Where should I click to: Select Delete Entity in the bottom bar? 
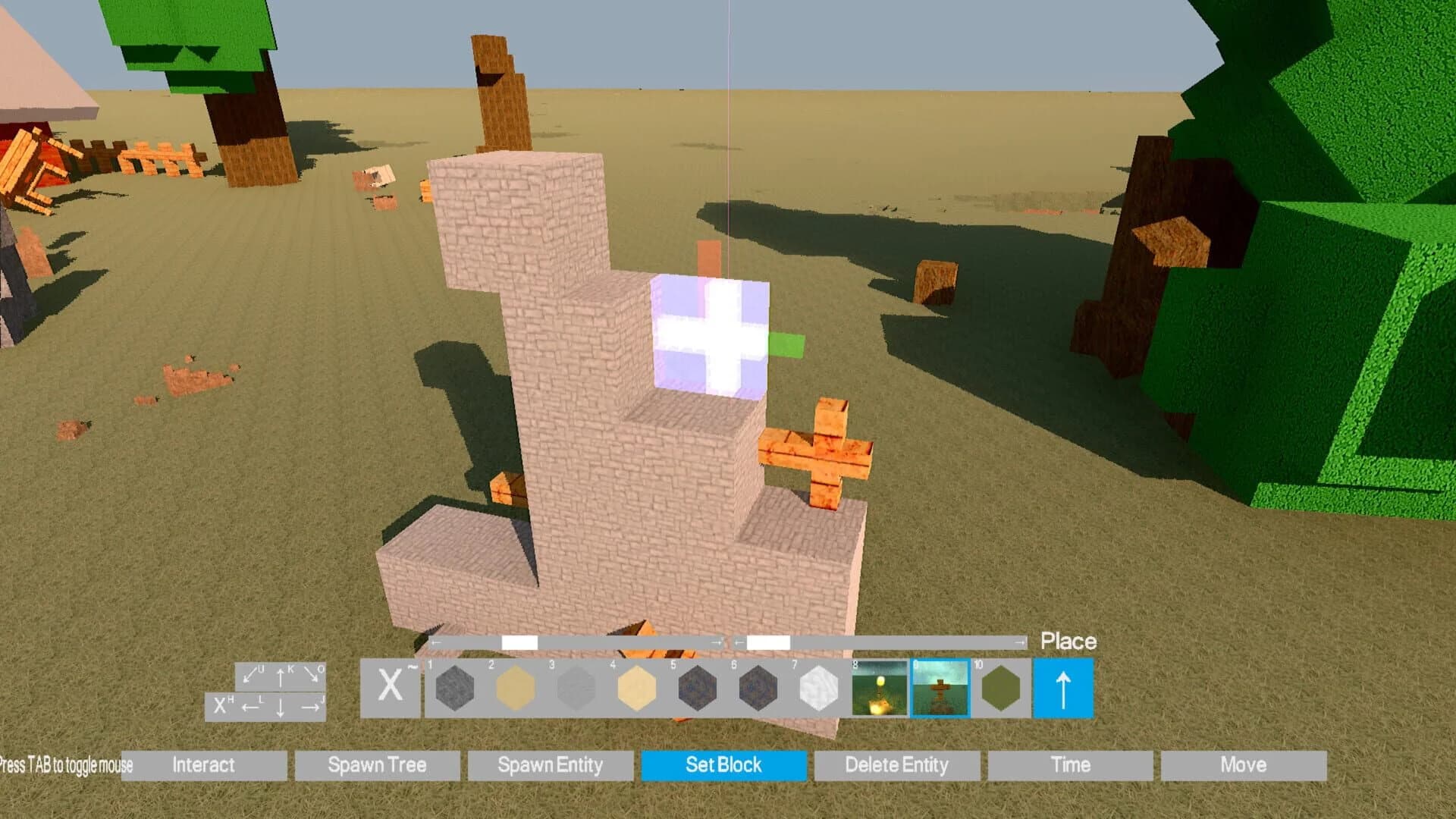pos(897,765)
